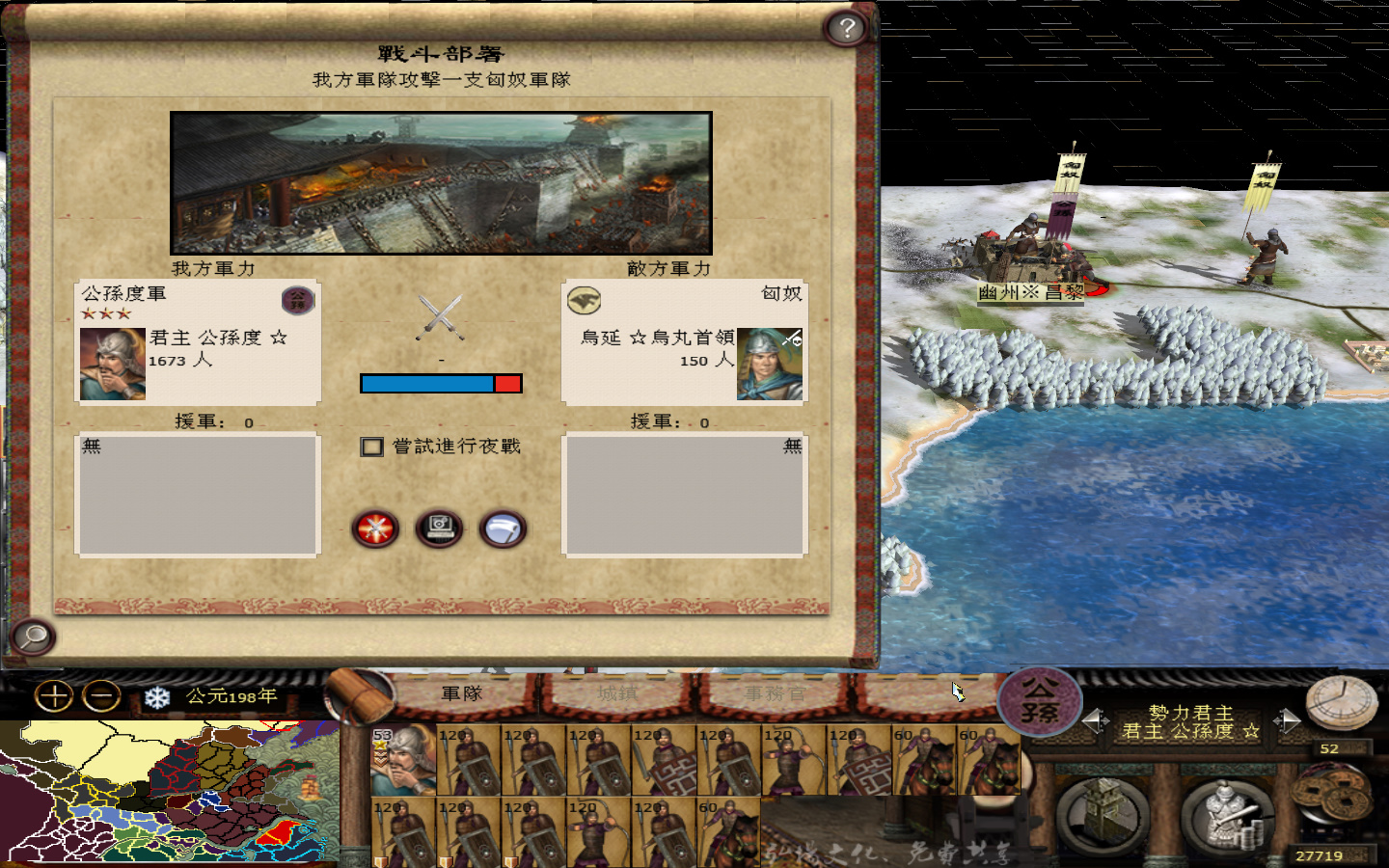Select the auto-resolve battle icon
Screen dimensions: 1389x868
(x=440, y=527)
